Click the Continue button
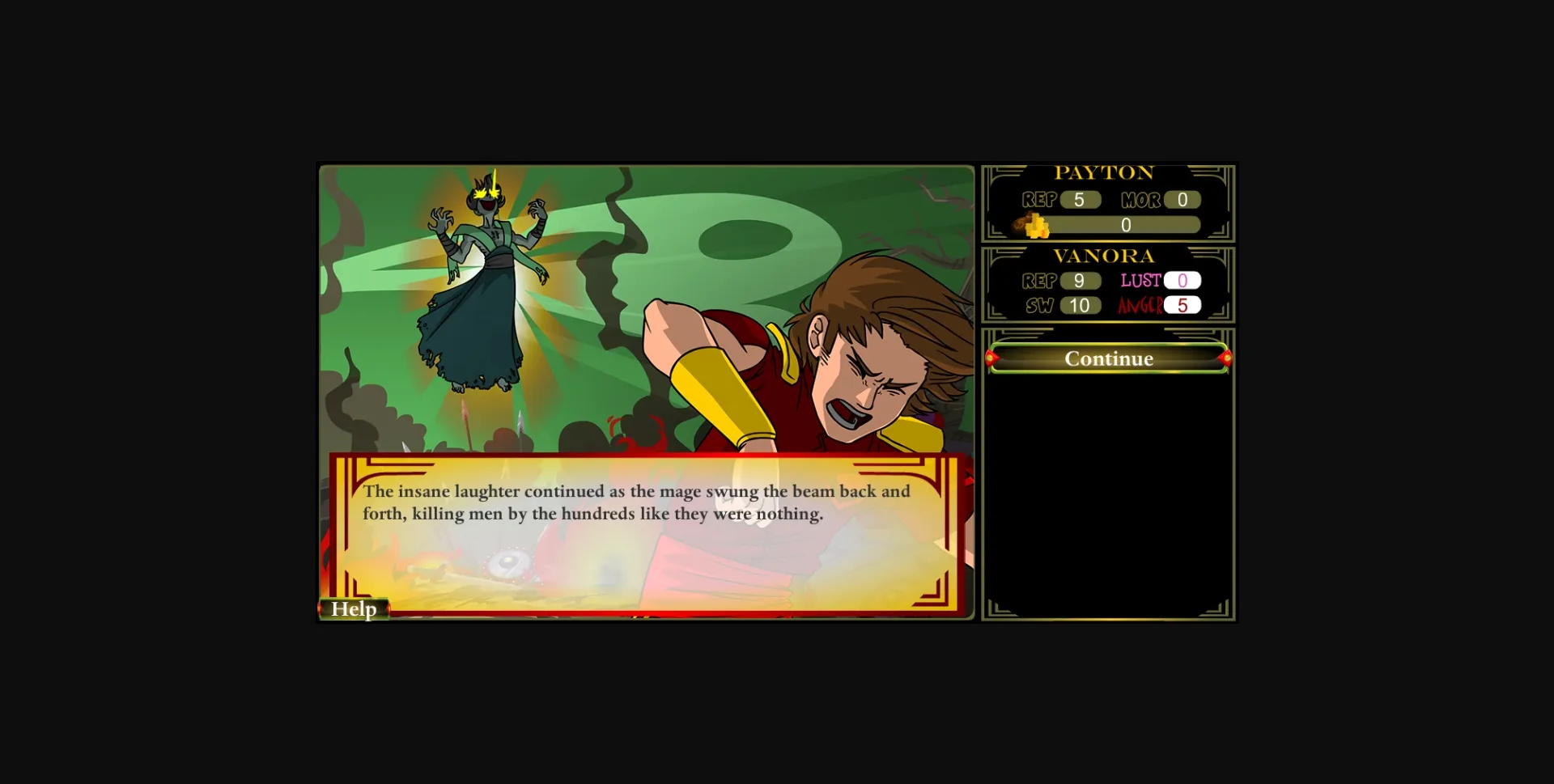Screen dimensions: 1554x784 pos(1110,358)
